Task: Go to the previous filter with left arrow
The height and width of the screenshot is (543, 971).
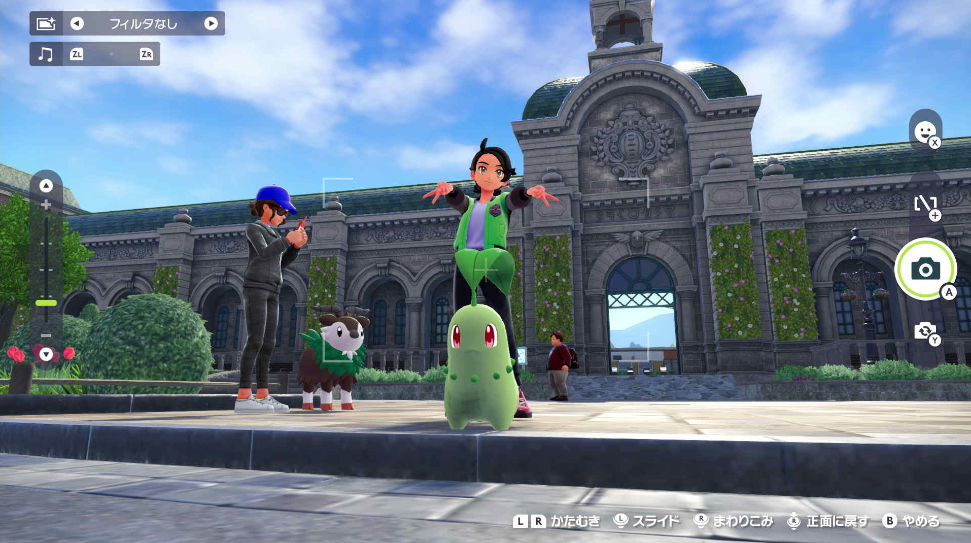Action: pos(77,23)
